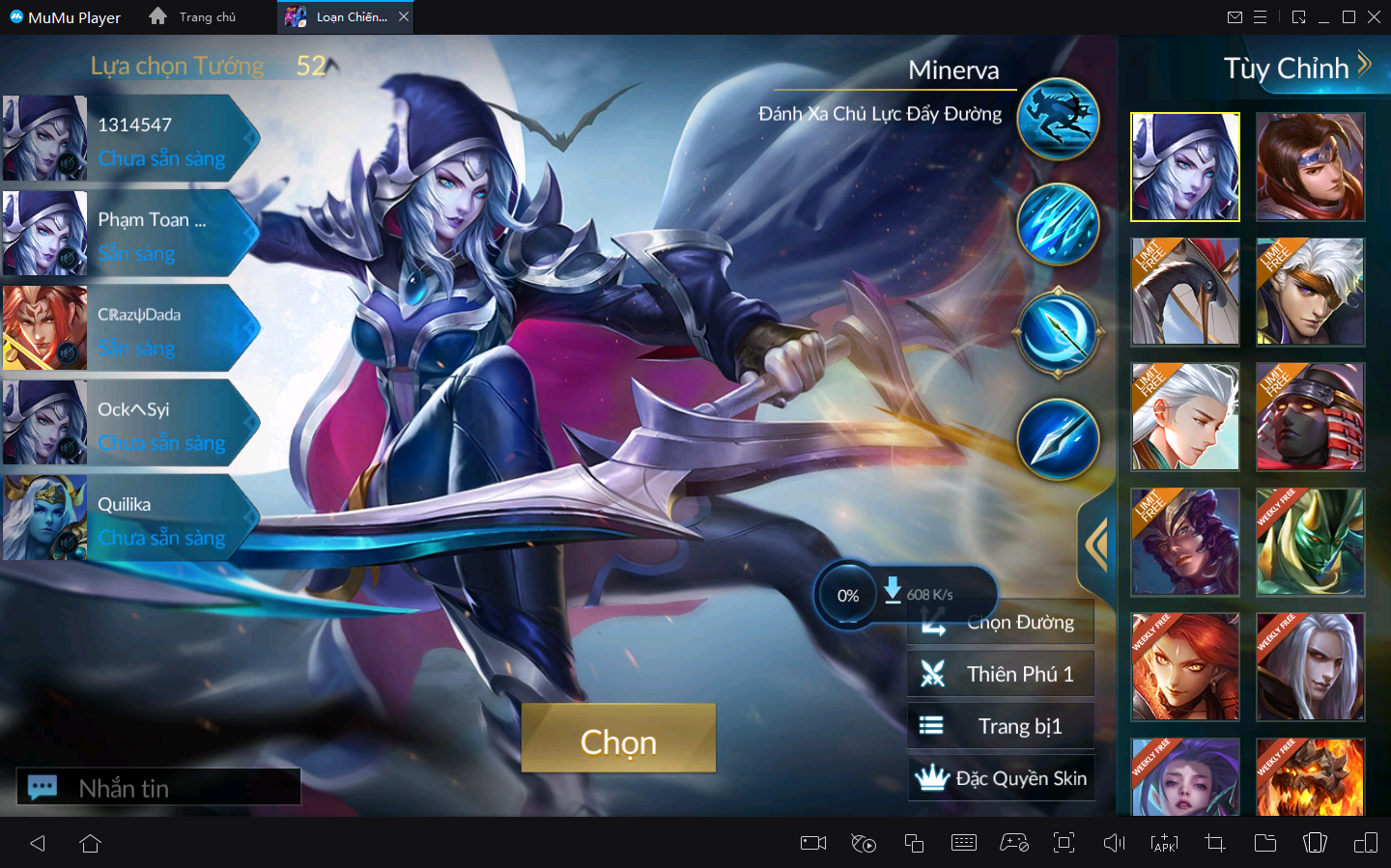
Task: Pick the white-haired masked hero thumbnail
Action: (1310, 292)
